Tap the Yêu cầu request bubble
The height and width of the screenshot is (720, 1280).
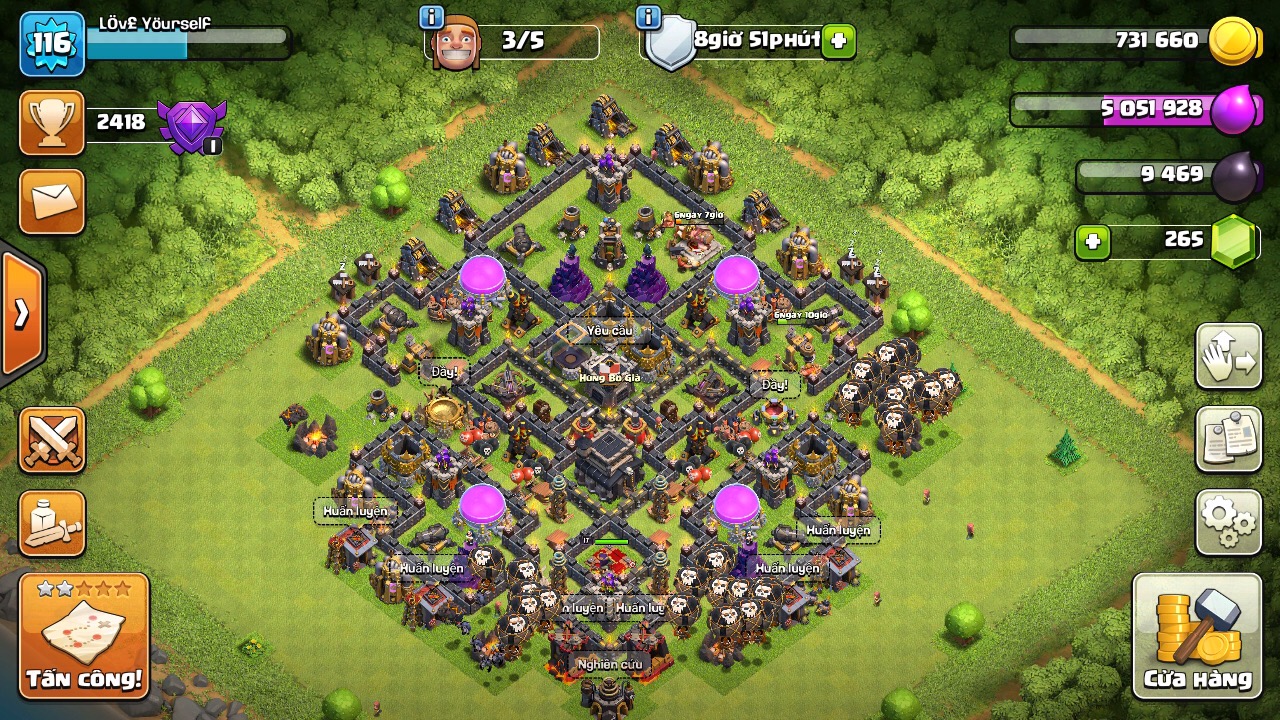(x=610, y=330)
